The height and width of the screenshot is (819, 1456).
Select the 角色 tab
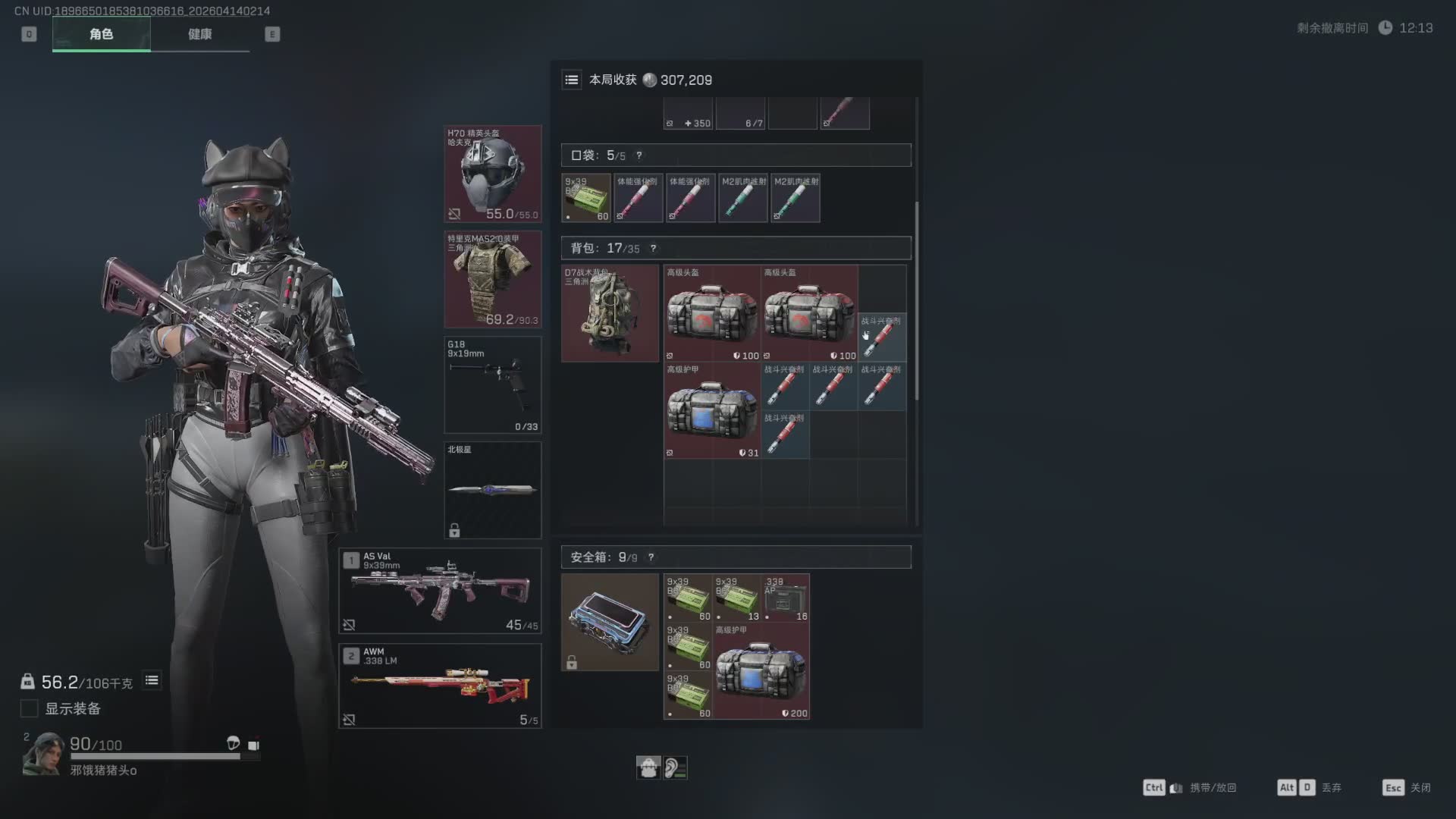pos(101,34)
